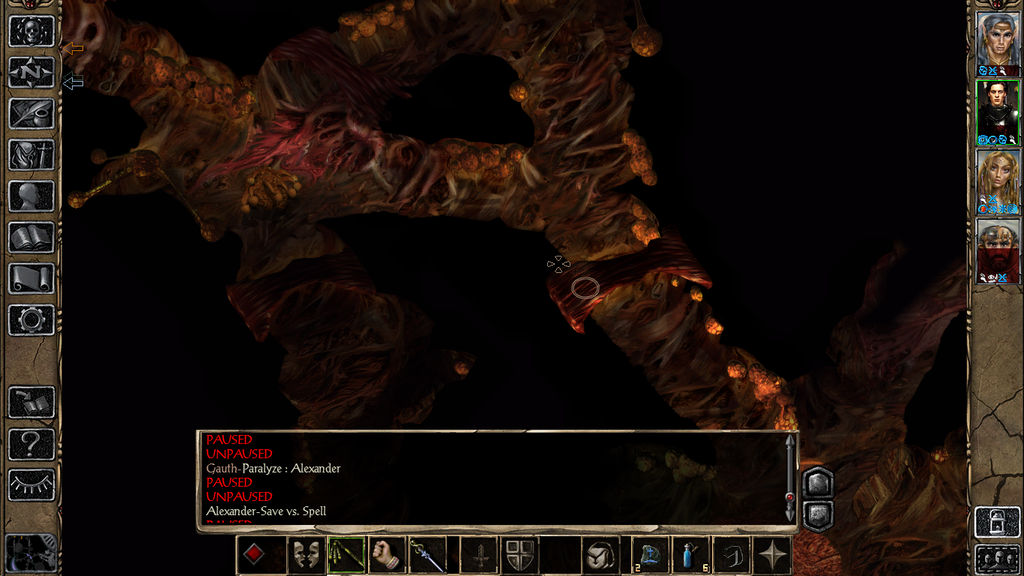
Task: Select the fist weapon slot
Action: [387, 555]
